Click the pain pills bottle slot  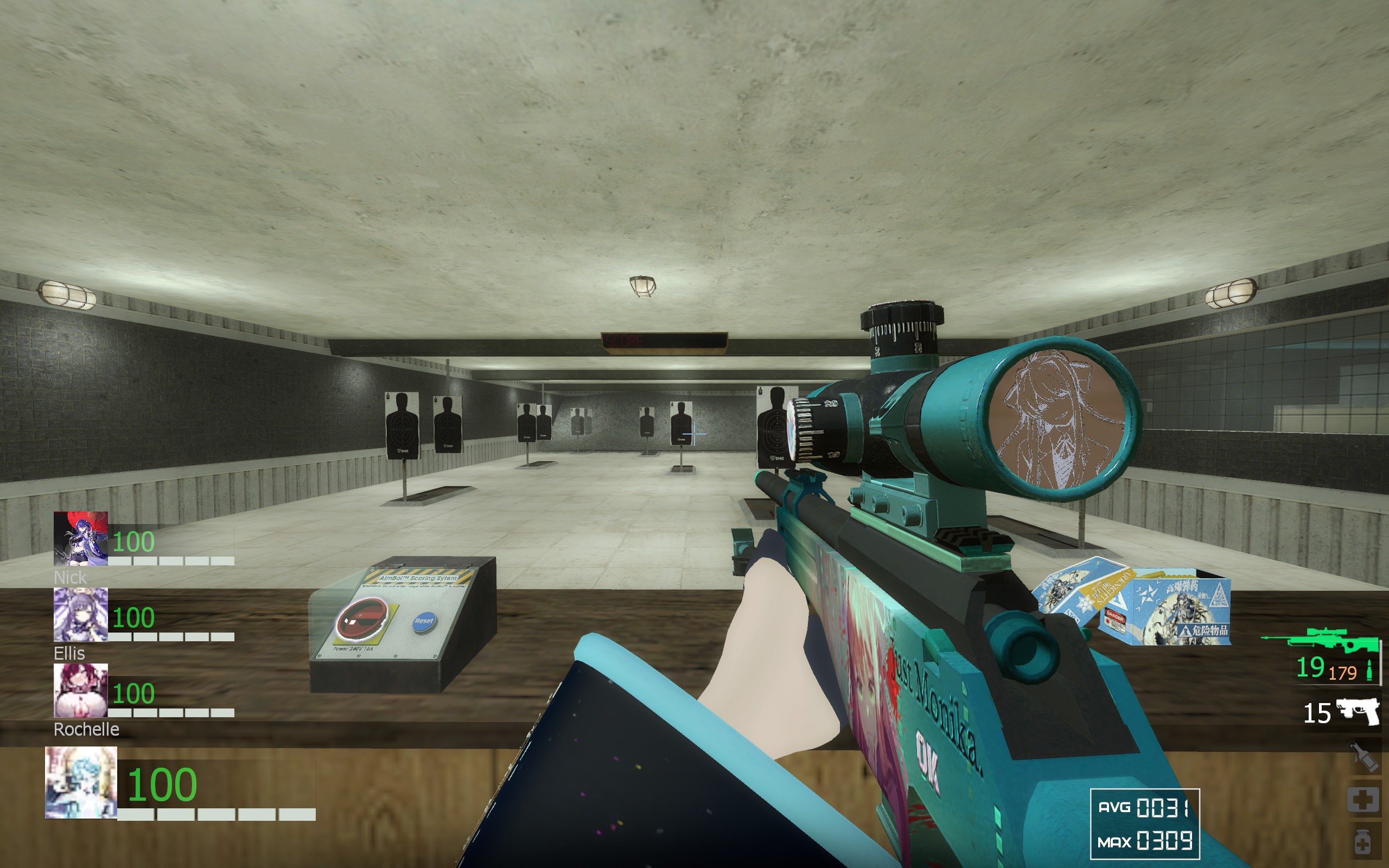(1362, 842)
